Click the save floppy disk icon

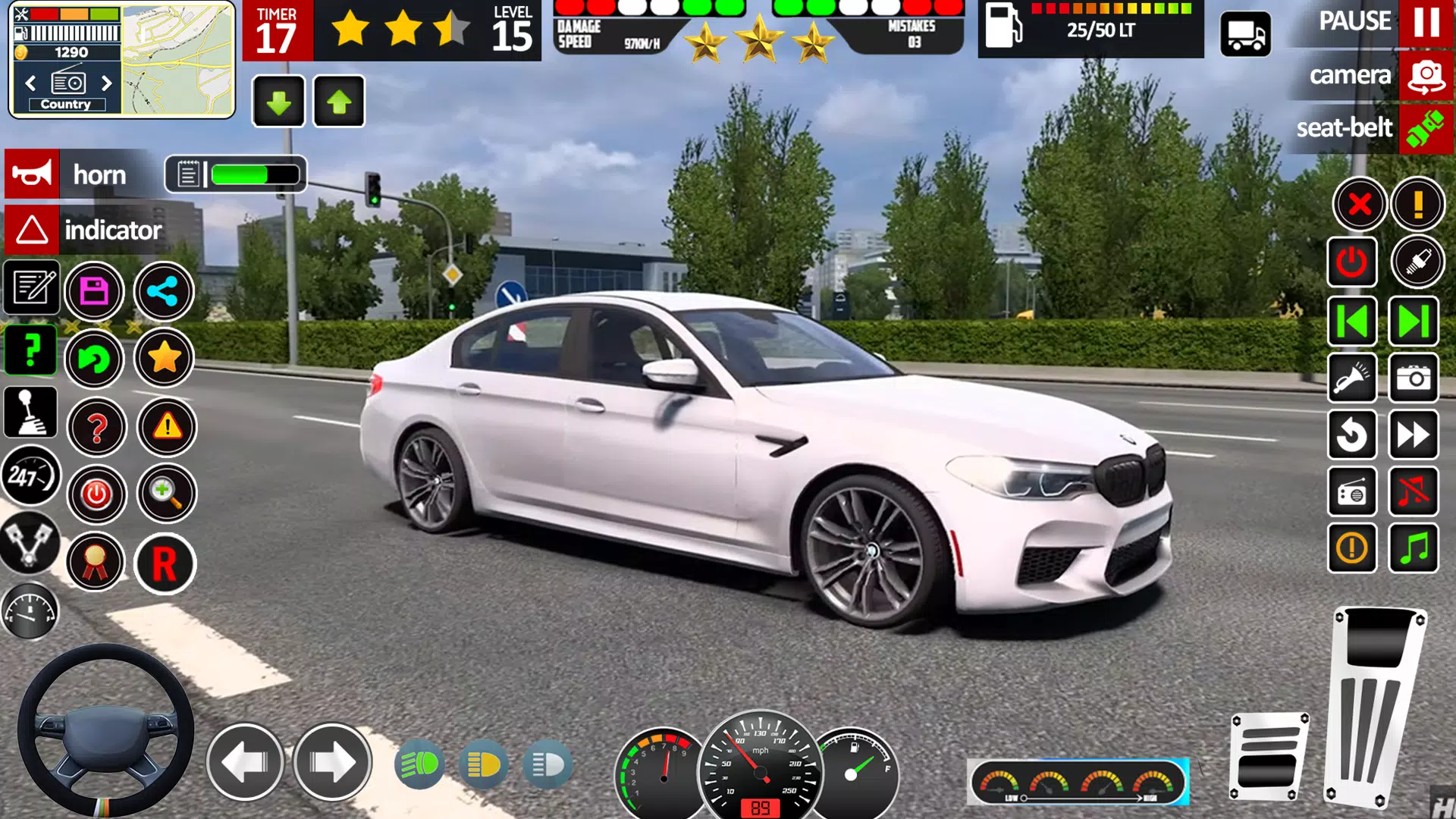pos(95,292)
